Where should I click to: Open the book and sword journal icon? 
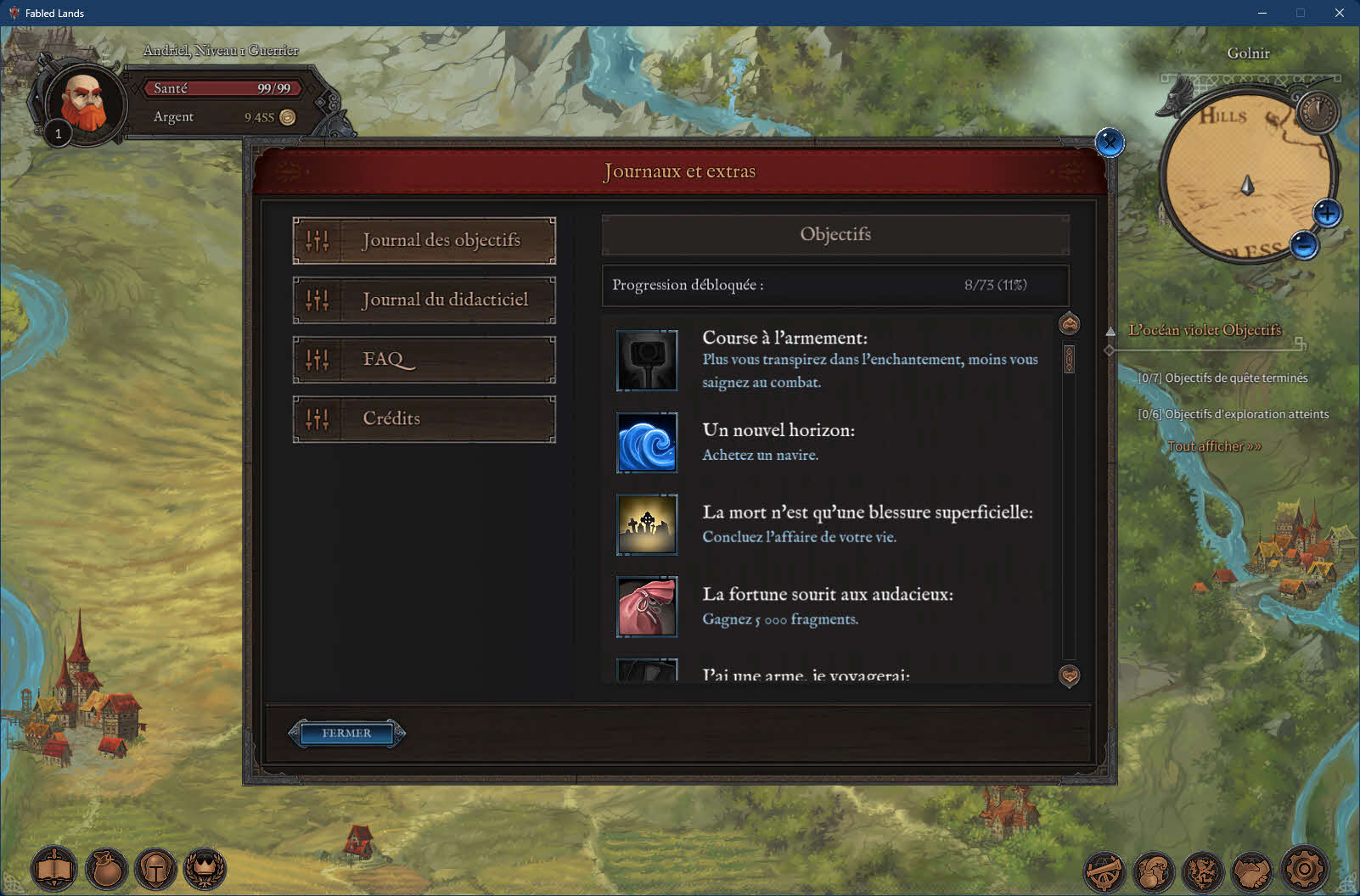click(54, 869)
